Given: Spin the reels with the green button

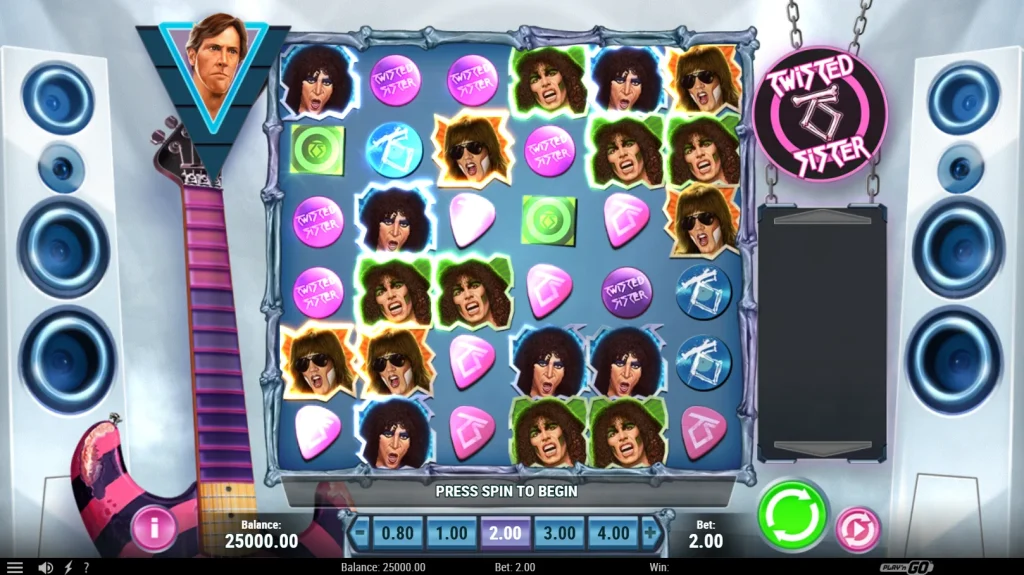Looking at the screenshot, I should 792,515.
